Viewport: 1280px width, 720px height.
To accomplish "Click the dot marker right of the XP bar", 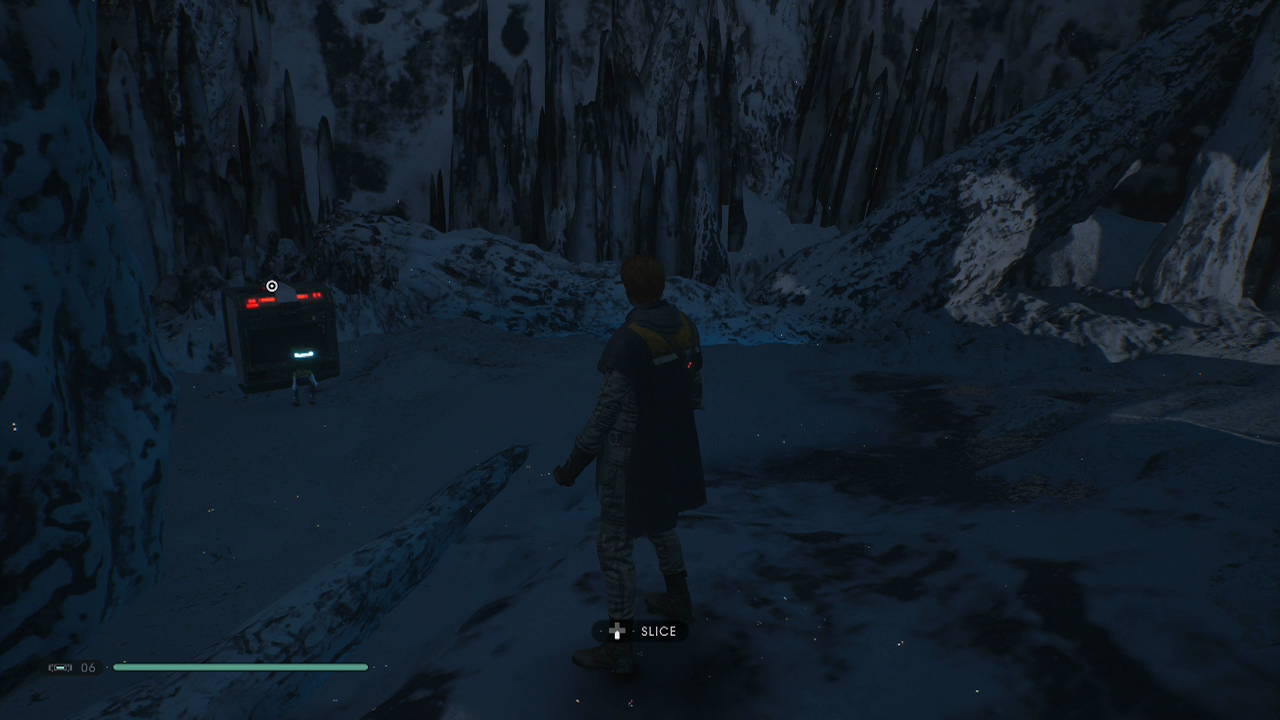I will point(374,667).
